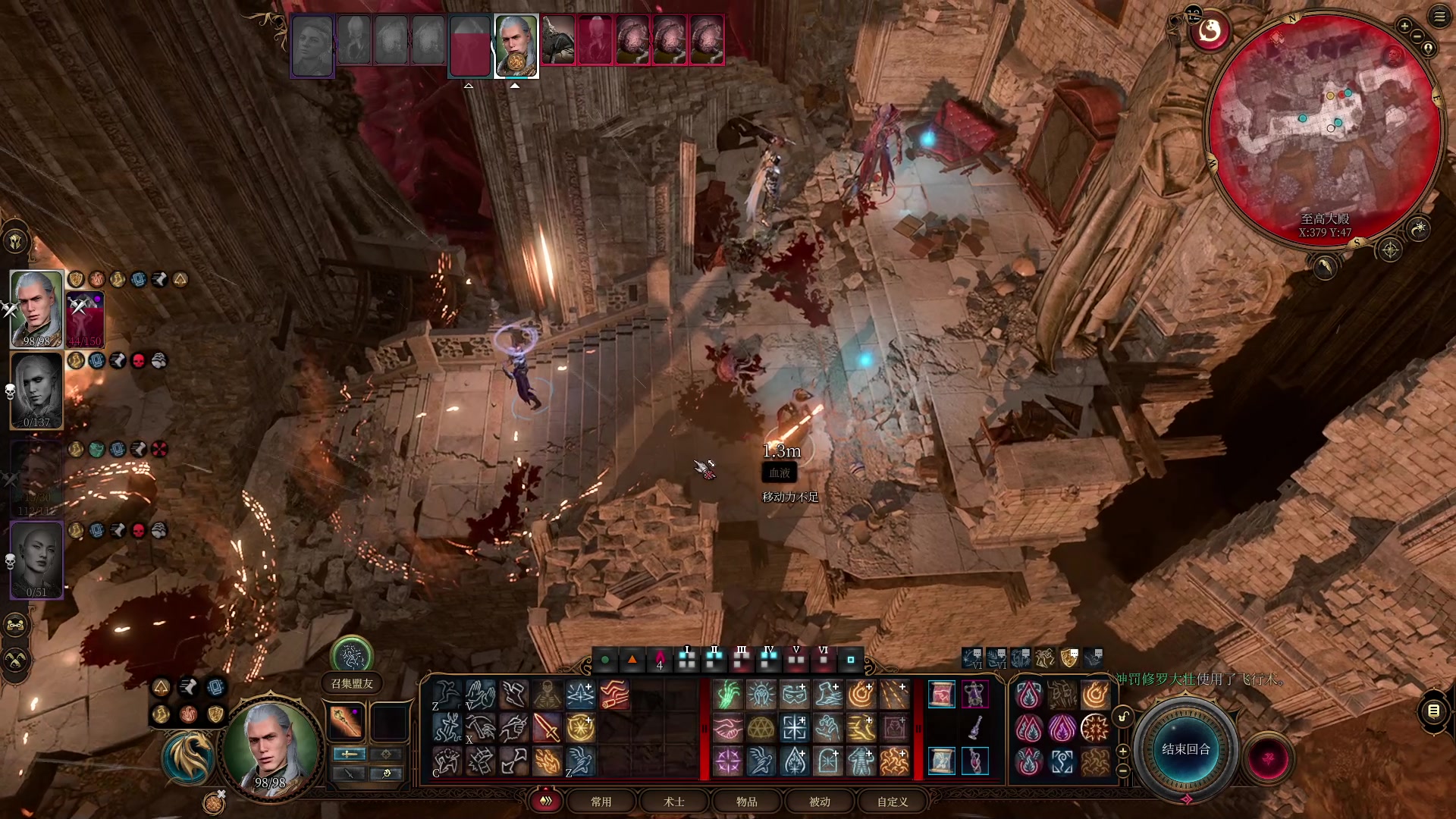Cast the green skeletal hand cantrip
Viewport: 1456px width, 819px height.
pos(728,695)
